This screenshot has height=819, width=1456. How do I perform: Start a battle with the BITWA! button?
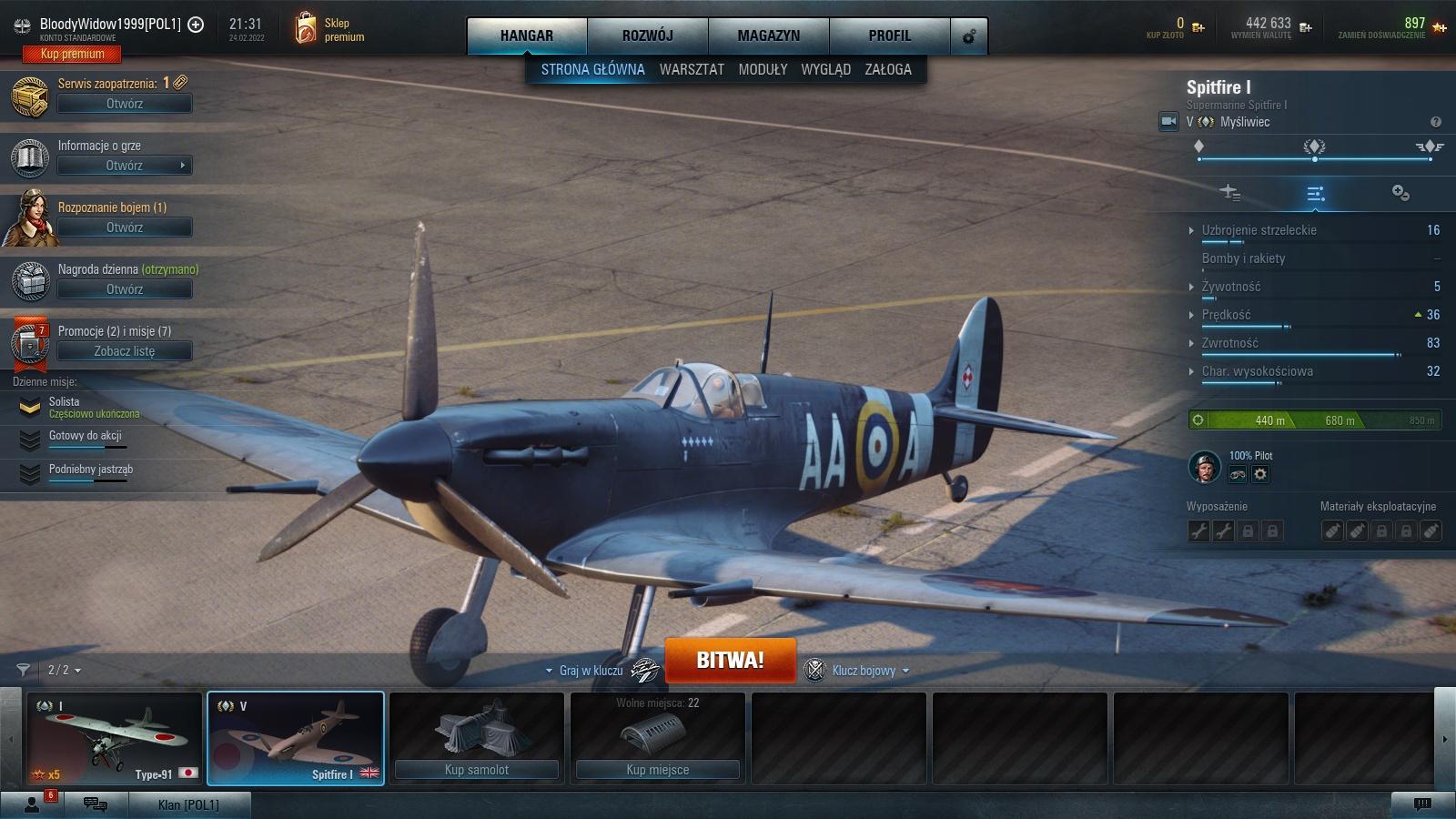(730, 661)
